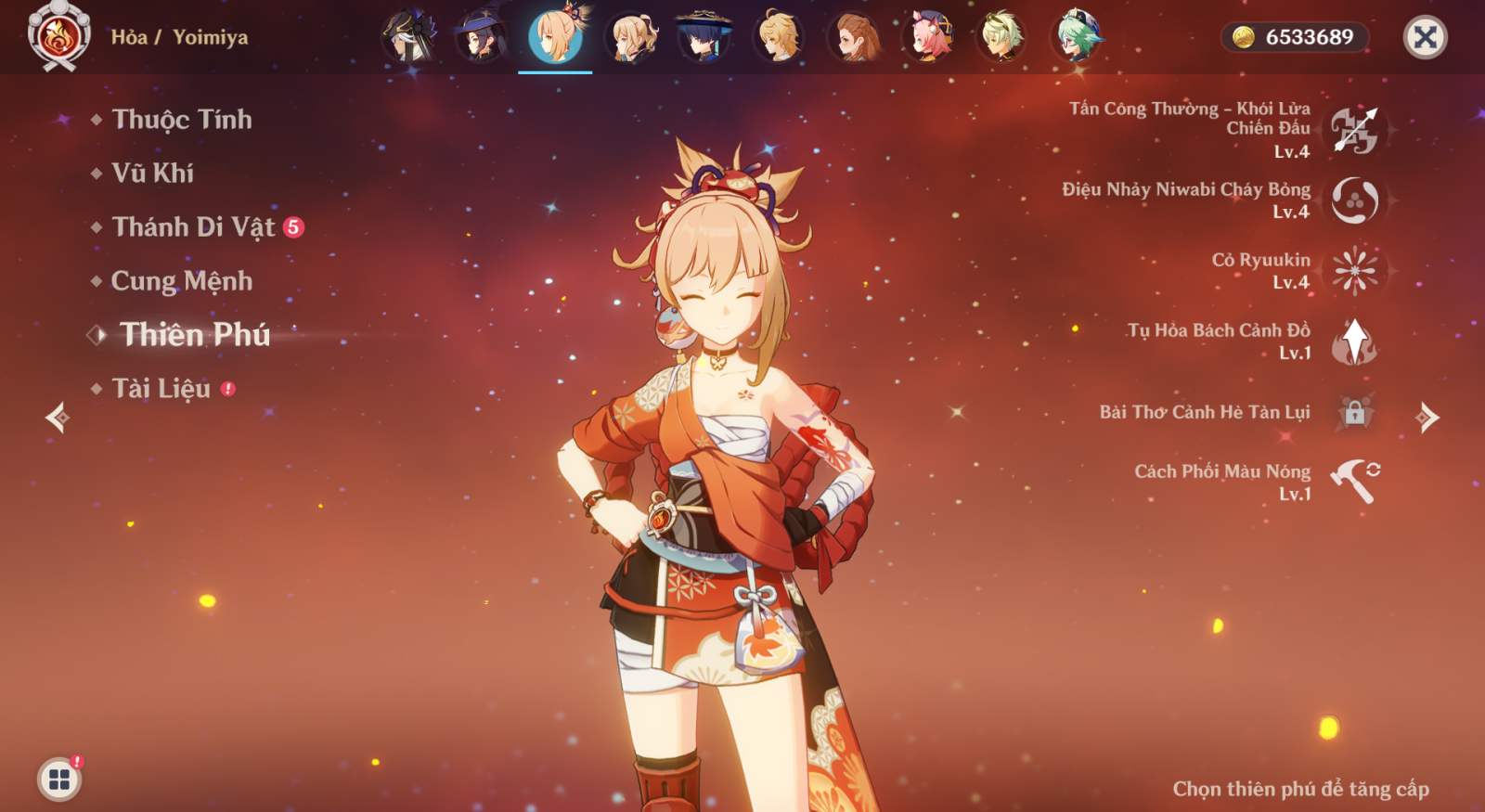Select the normal attack talent Khói Lửa Chiến Đấu
This screenshot has width=1485, height=812.
pyautogui.click(x=1354, y=130)
